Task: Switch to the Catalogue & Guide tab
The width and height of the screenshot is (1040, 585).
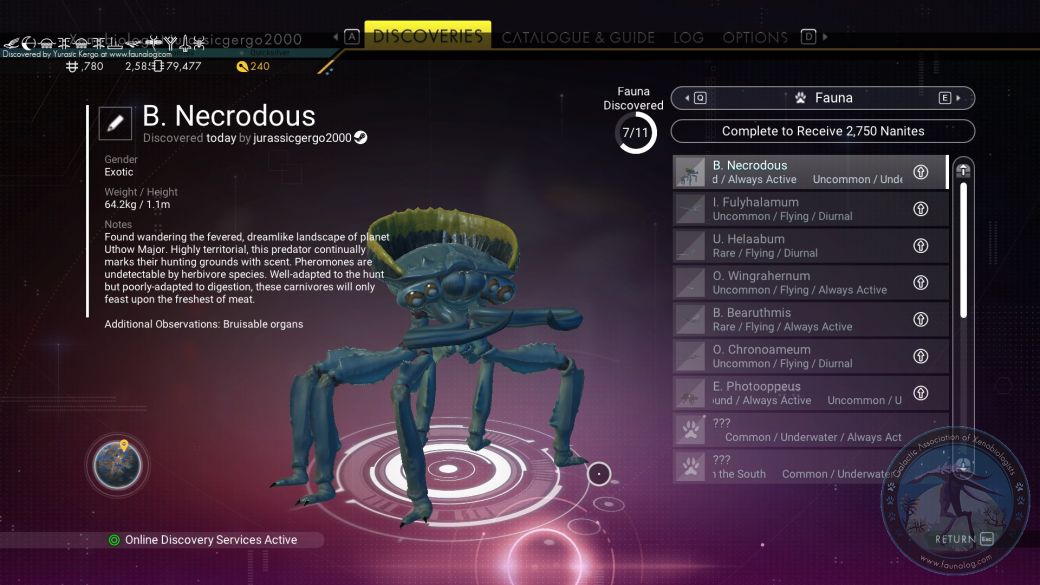Action: pos(578,37)
